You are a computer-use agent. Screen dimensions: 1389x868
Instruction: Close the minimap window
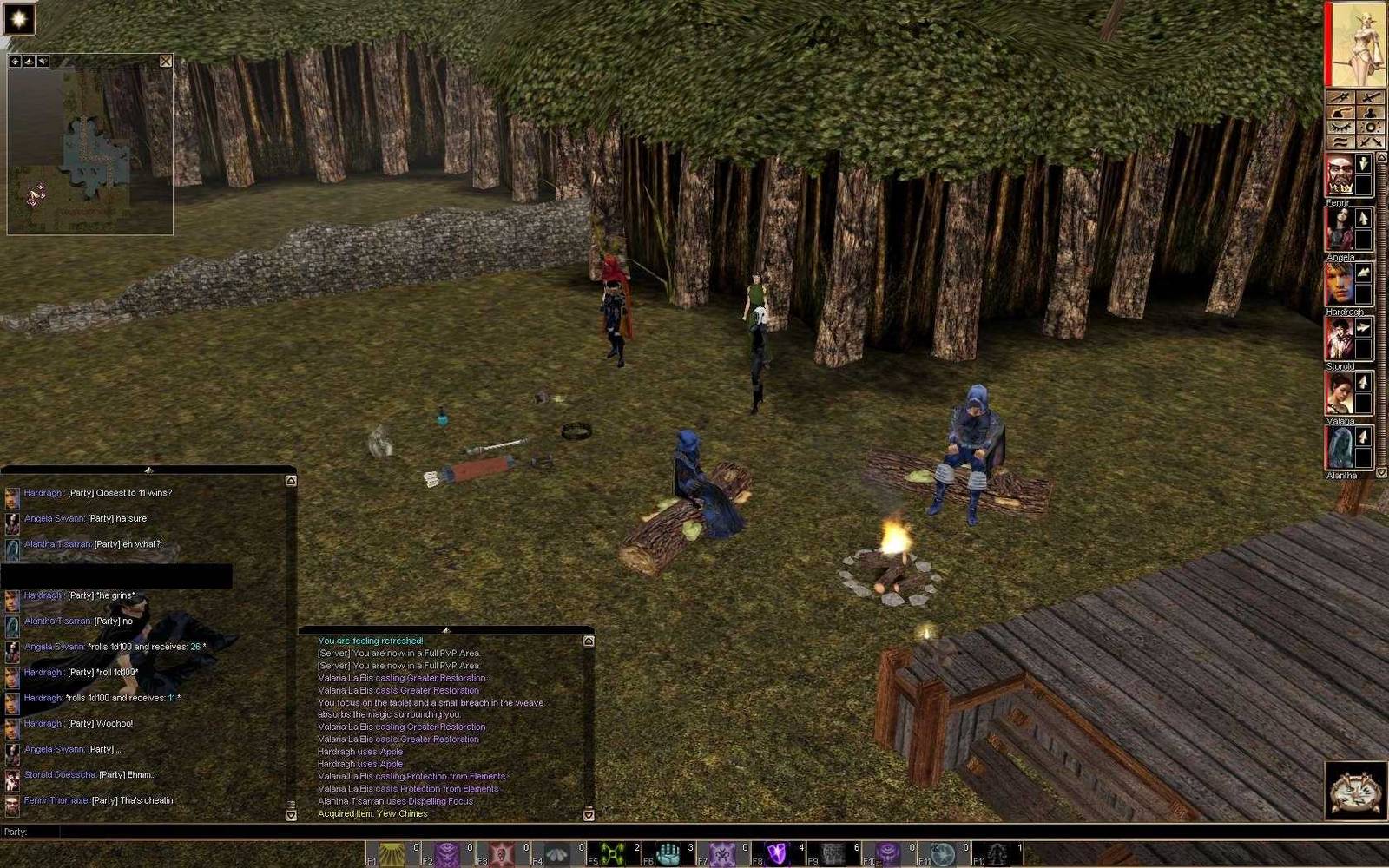(x=166, y=62)
